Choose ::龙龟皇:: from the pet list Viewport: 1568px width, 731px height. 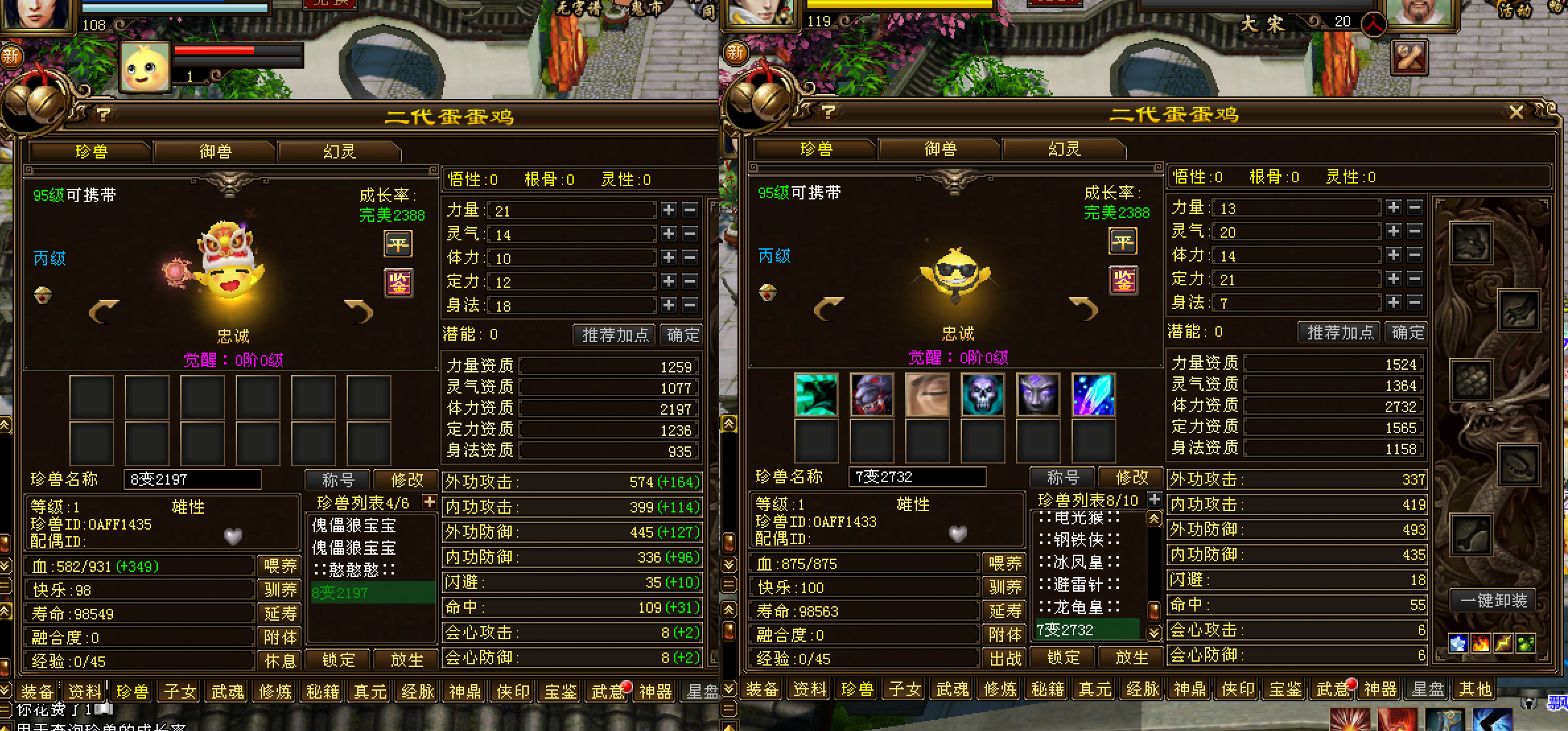(x=1079, y=608)
